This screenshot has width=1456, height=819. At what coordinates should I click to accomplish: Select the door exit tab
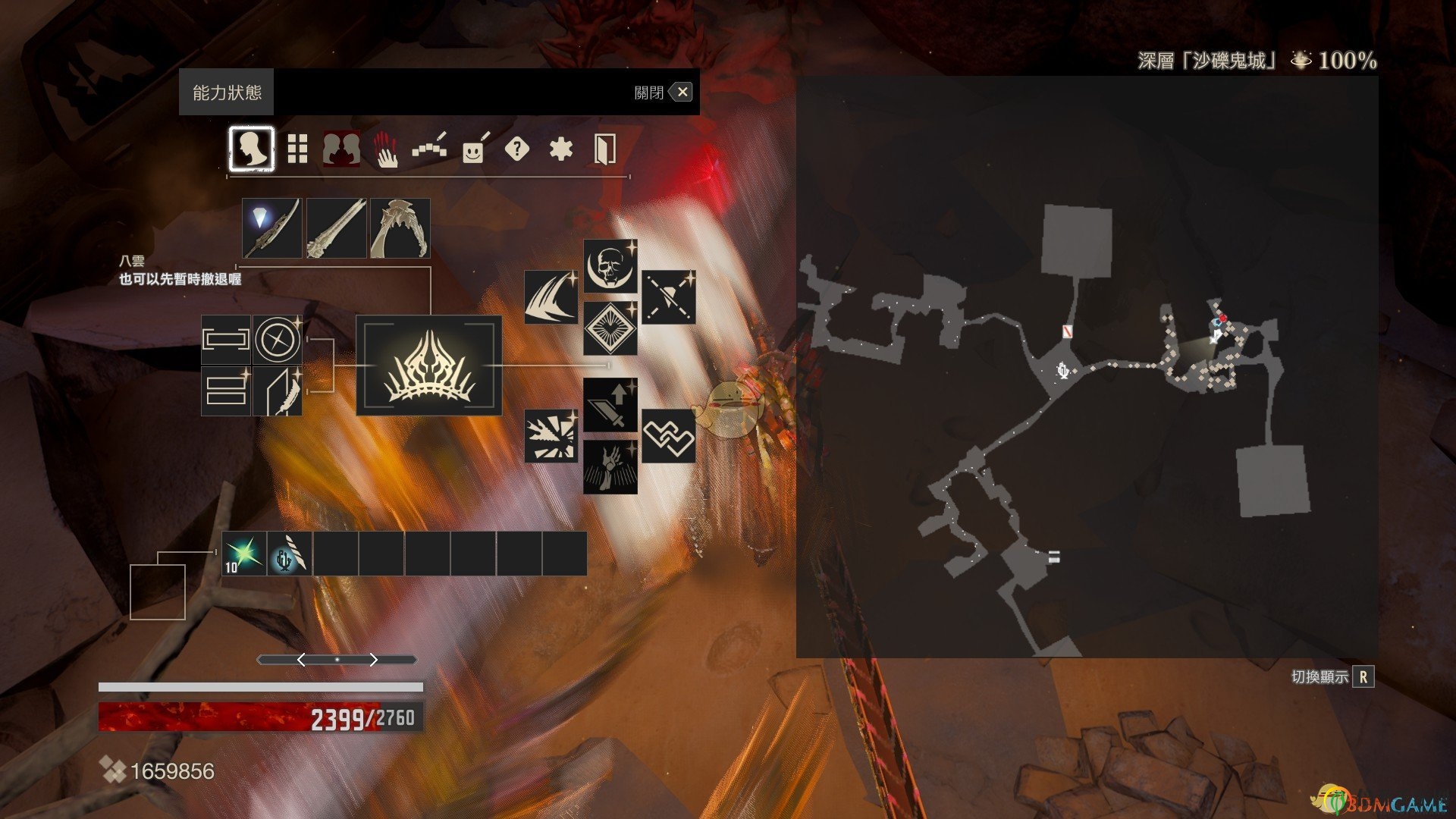pyautogui.click(x=604, y=149)
